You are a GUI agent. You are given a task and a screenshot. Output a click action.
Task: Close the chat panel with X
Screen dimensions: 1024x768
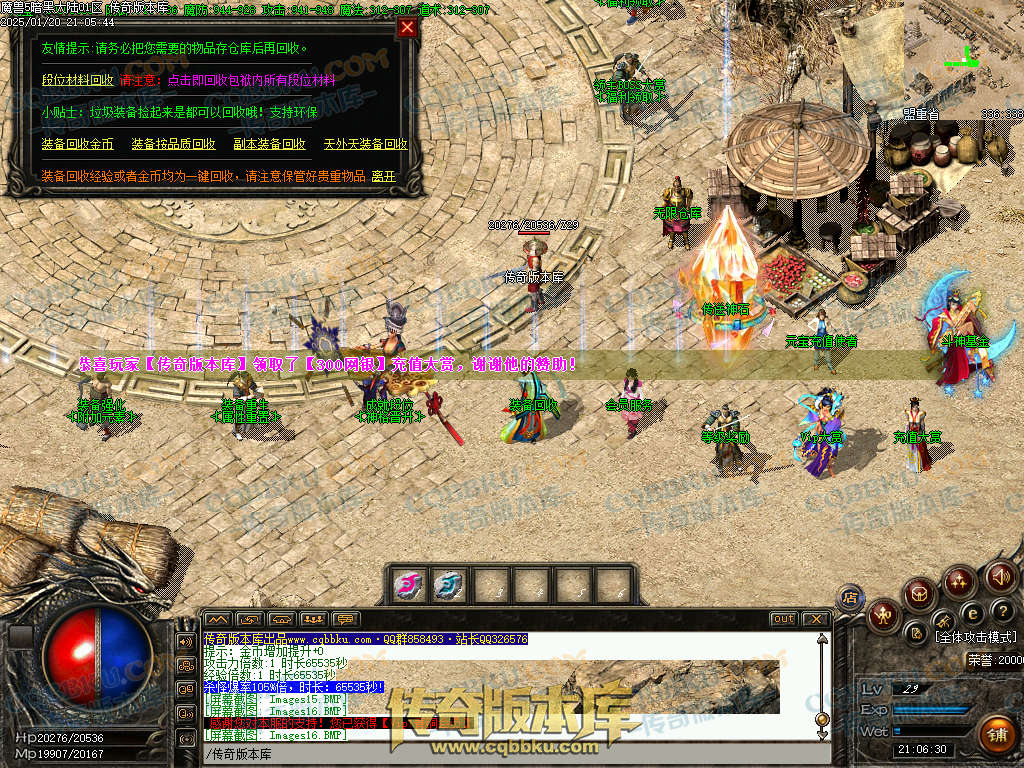[x=815, y=619]
